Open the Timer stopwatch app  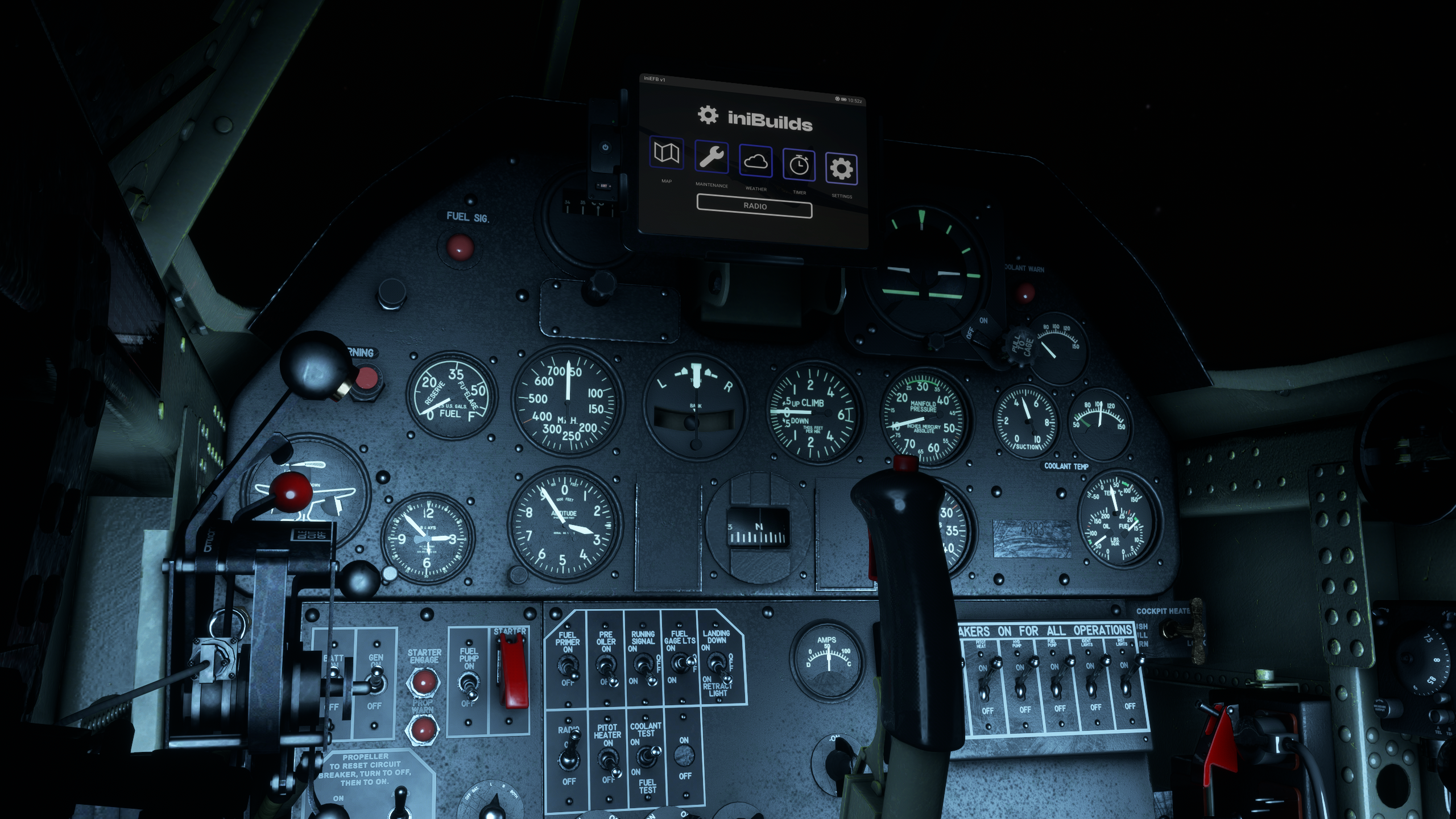(x=799, y=165)
